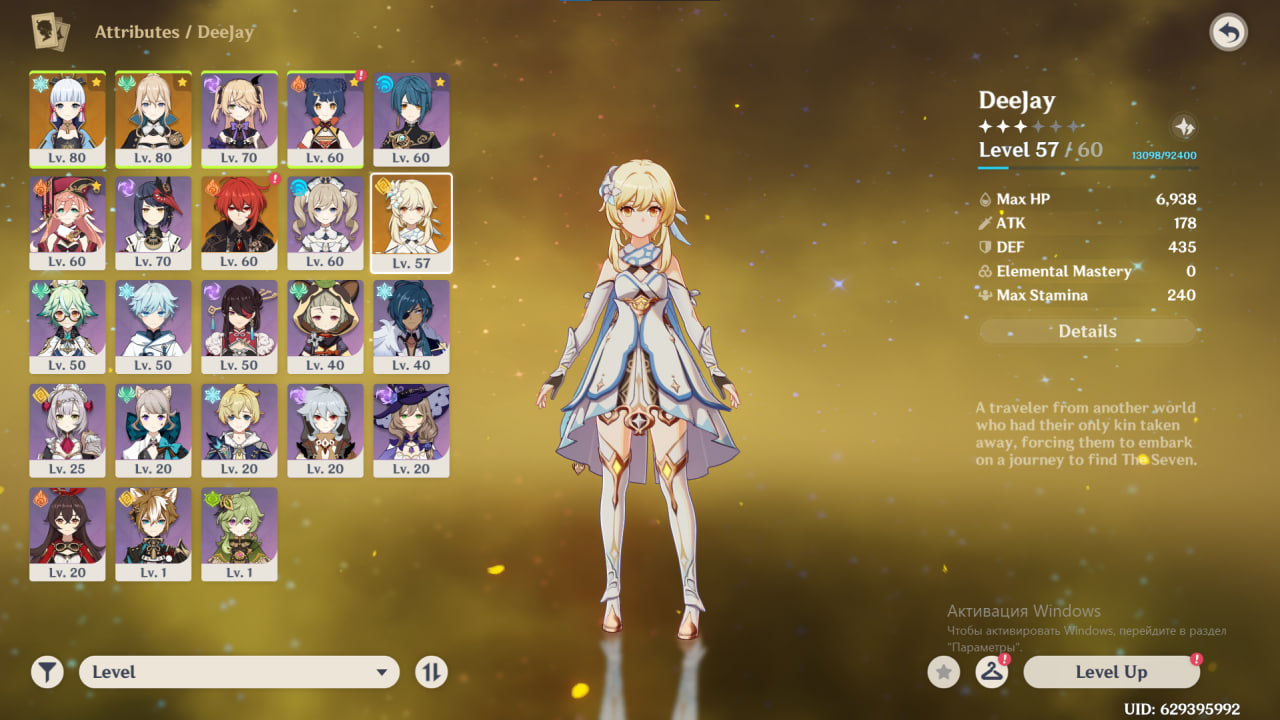Select the Lv. 60 Barbara portrait
The width and height of the screenshot is (1280, 720).
(x=325, y=222)
